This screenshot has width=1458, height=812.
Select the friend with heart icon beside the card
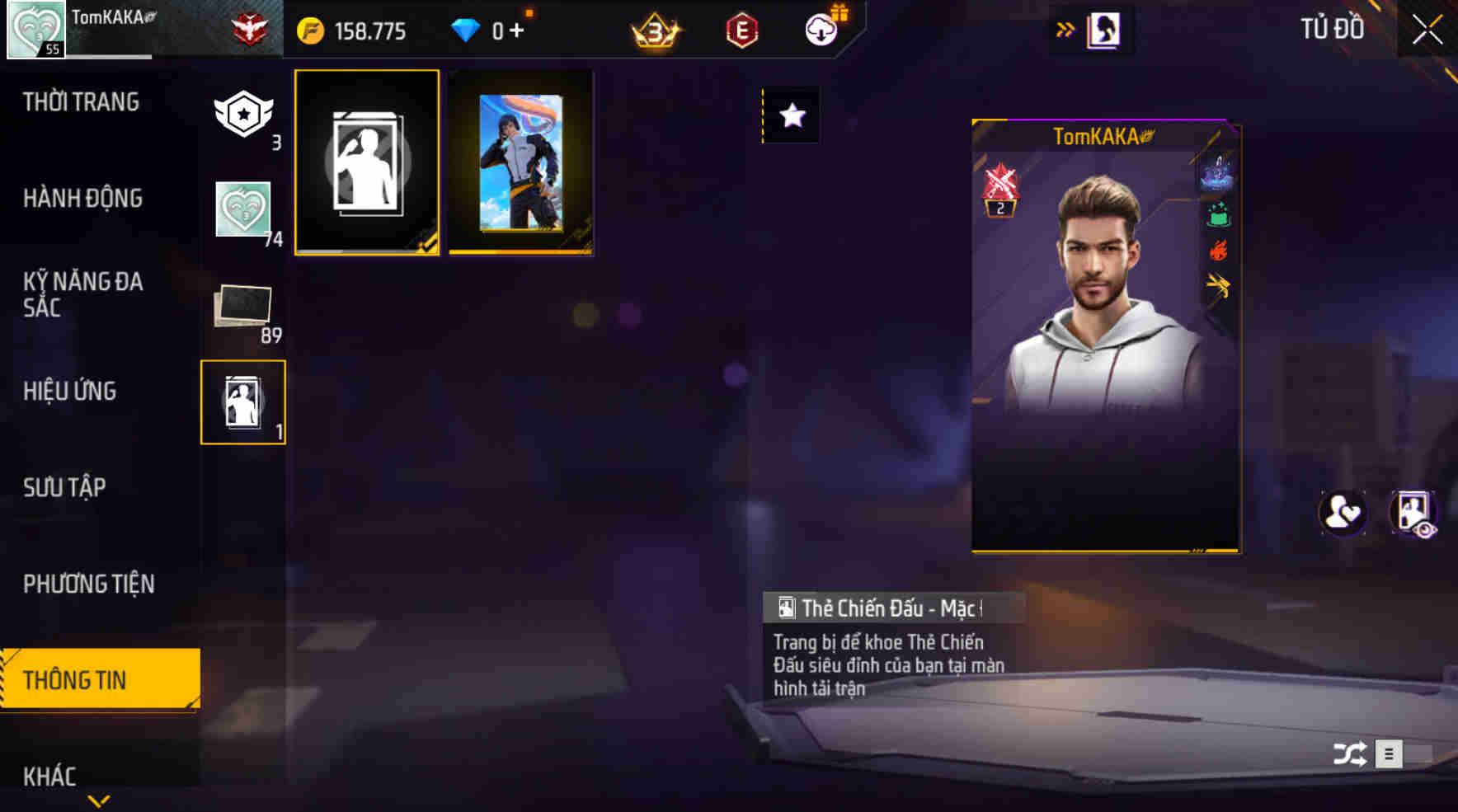1342,513
